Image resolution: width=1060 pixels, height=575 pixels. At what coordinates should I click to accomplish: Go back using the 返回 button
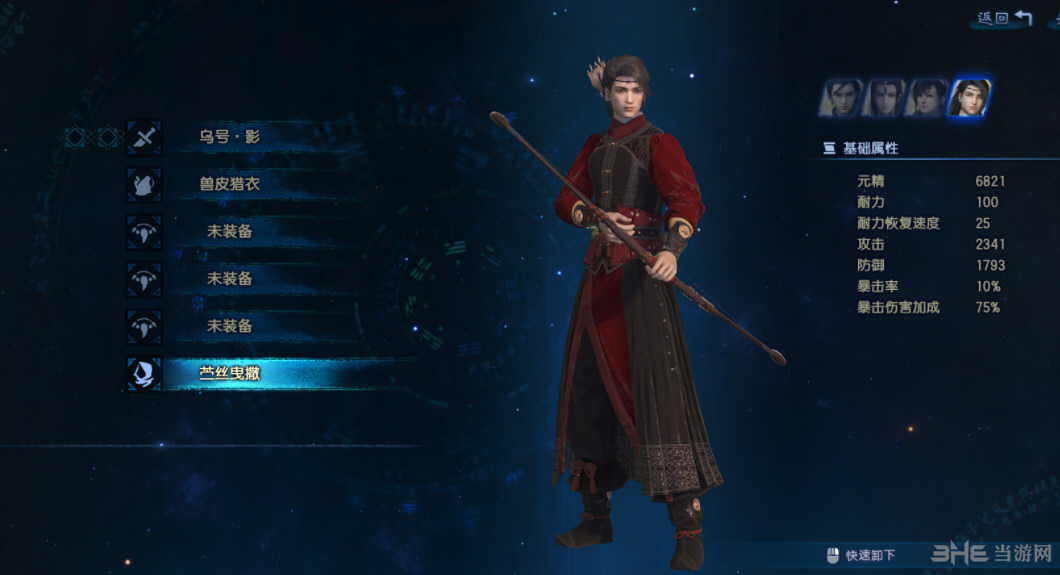coord(1004,18)
